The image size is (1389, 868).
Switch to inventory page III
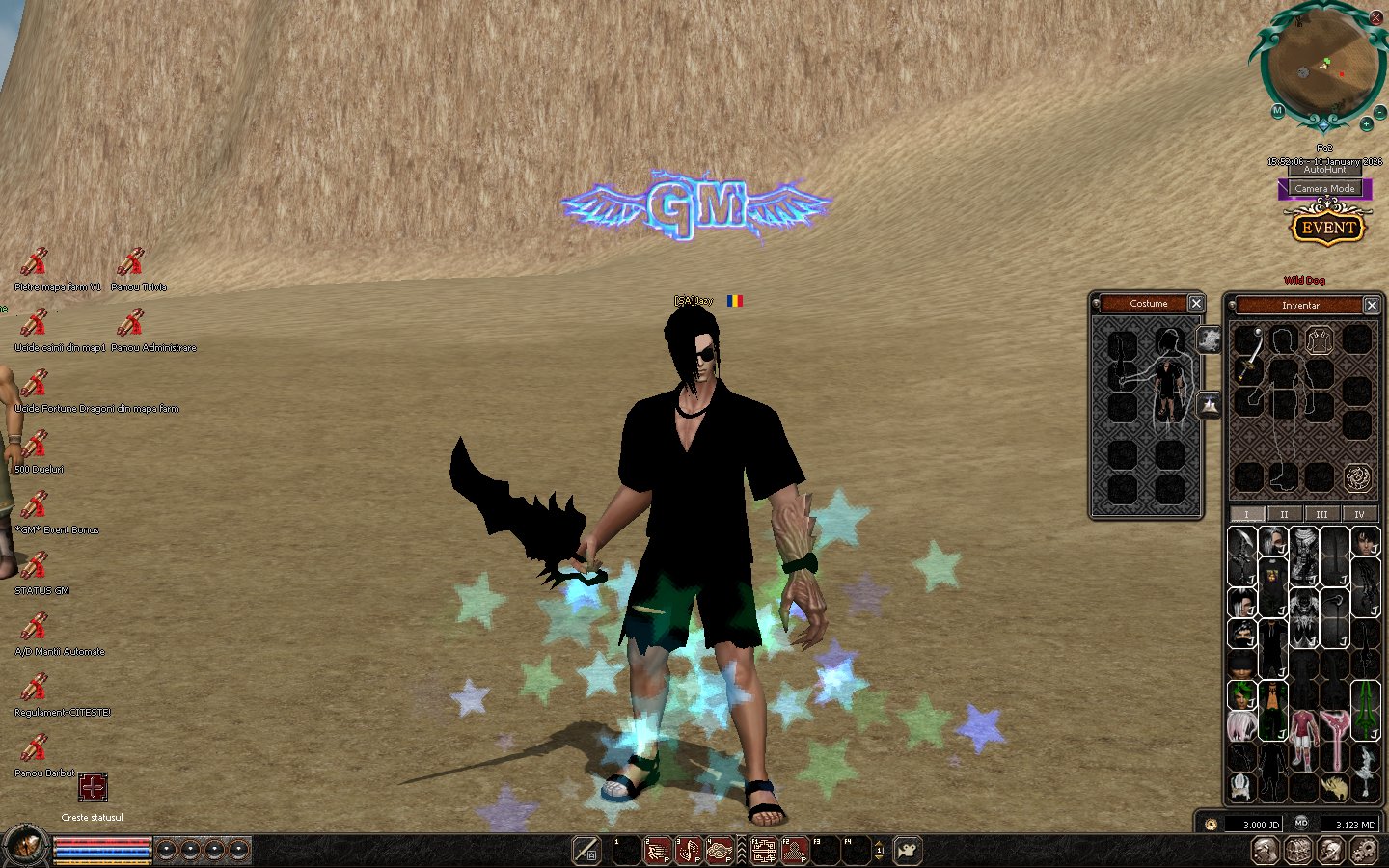pos(1321,514)
